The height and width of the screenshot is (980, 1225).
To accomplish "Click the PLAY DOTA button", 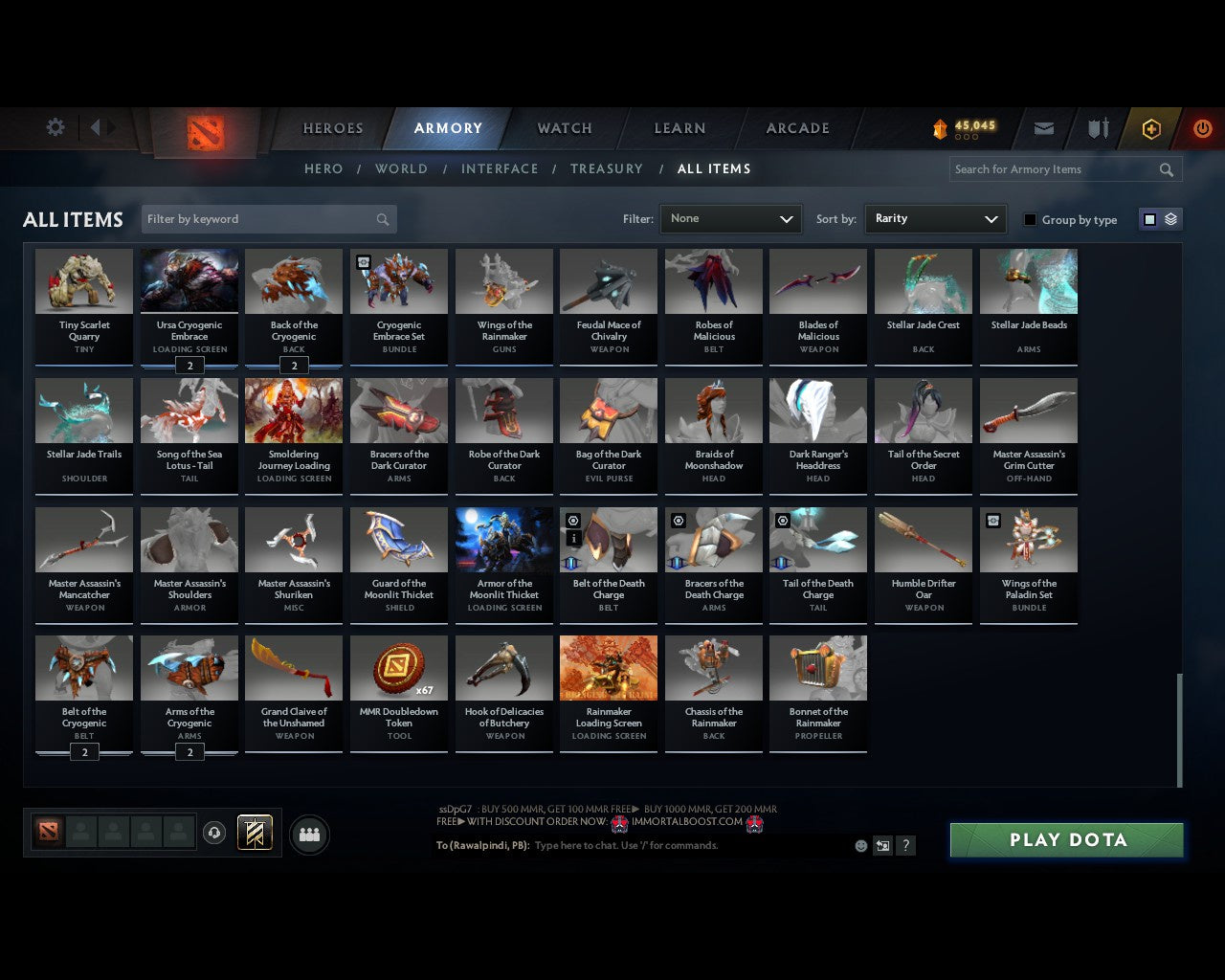I will click(1066, 839).
